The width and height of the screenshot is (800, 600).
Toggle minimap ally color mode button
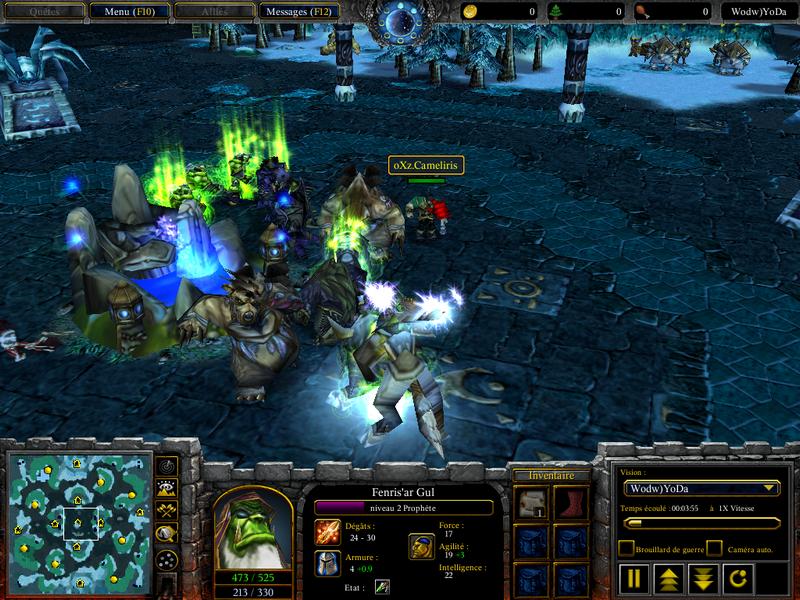click(166, 510)
